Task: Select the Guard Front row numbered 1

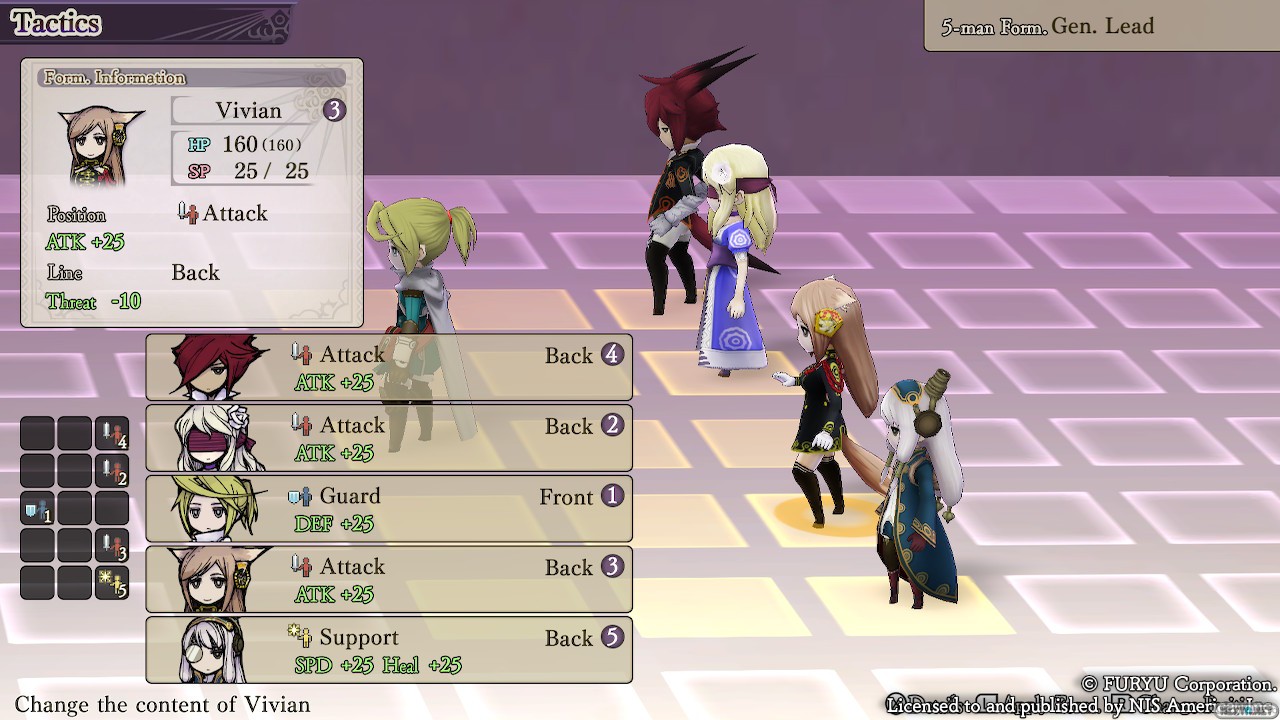Action: (389, 509)
